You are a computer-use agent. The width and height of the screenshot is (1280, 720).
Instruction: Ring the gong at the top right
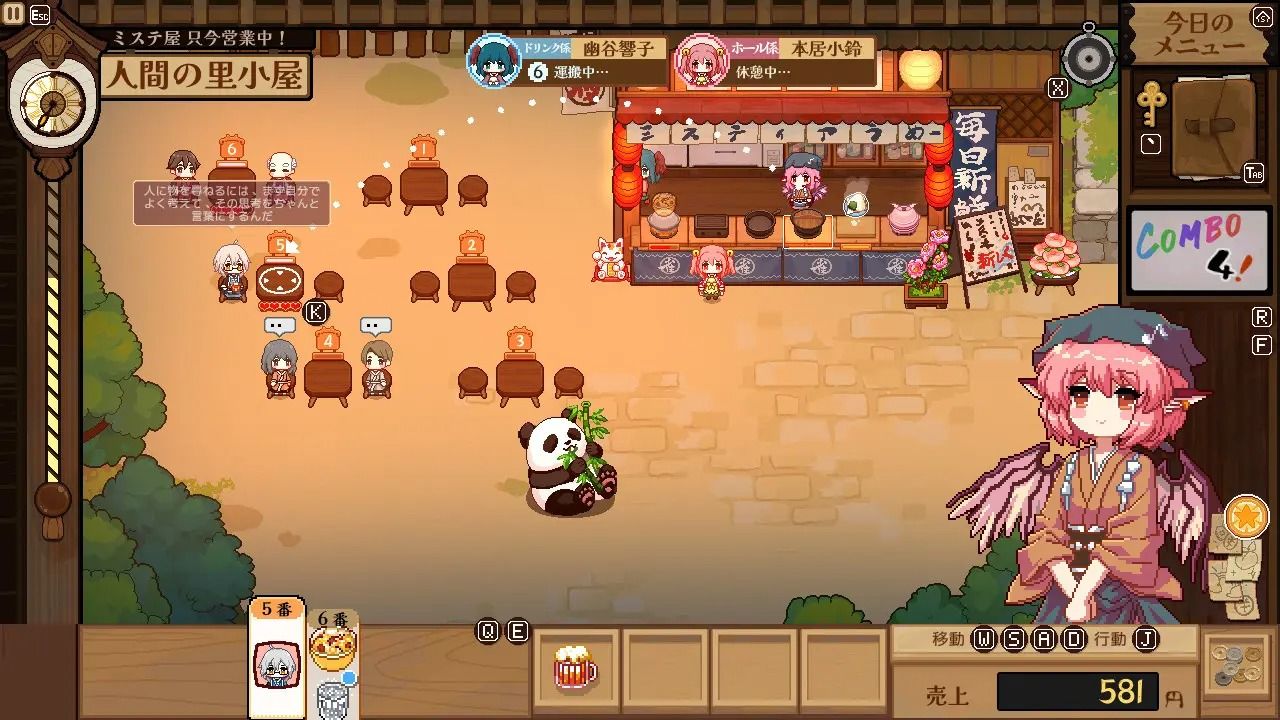click(x=1088, y=57)
